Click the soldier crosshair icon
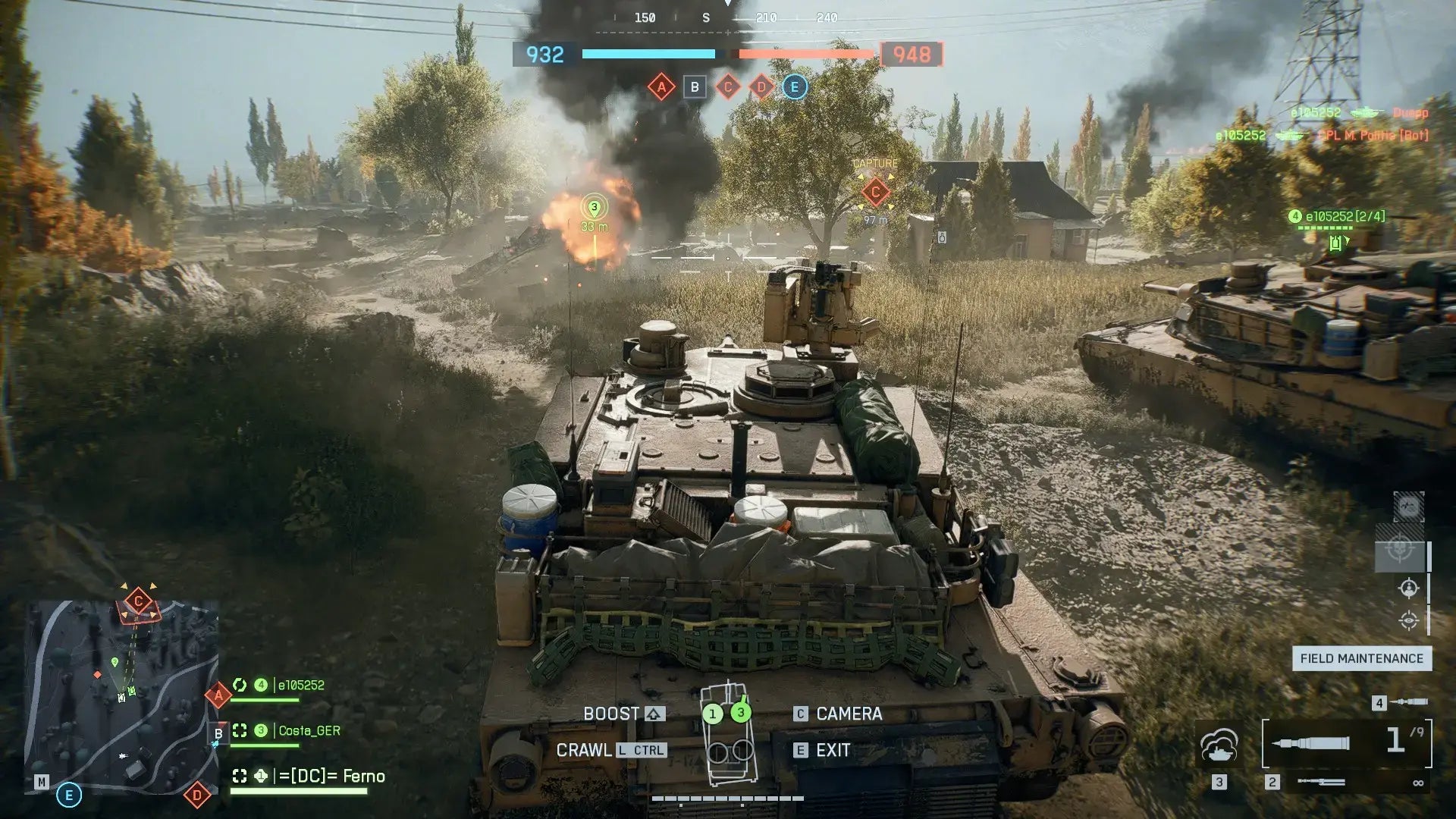 [x=1408, y=588]
